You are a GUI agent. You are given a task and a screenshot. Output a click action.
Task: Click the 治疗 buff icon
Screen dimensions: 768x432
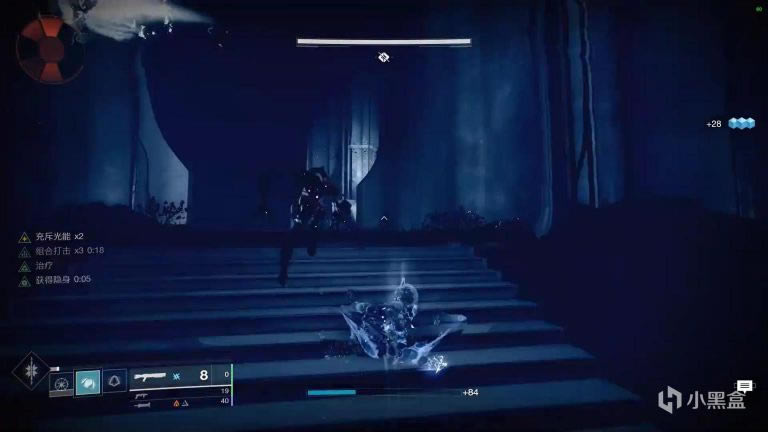coord(22,265)
